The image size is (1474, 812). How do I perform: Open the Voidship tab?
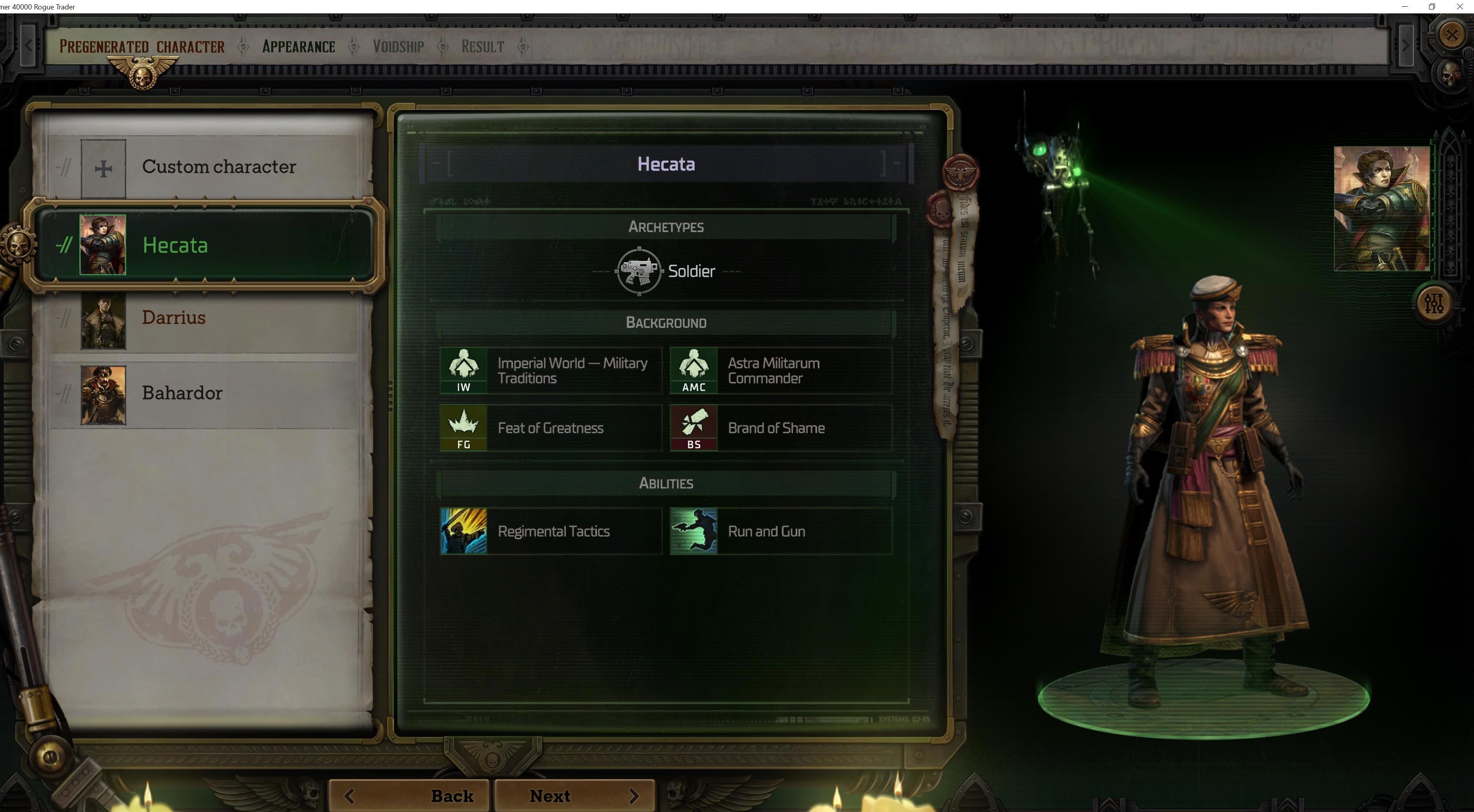(398, 47)
